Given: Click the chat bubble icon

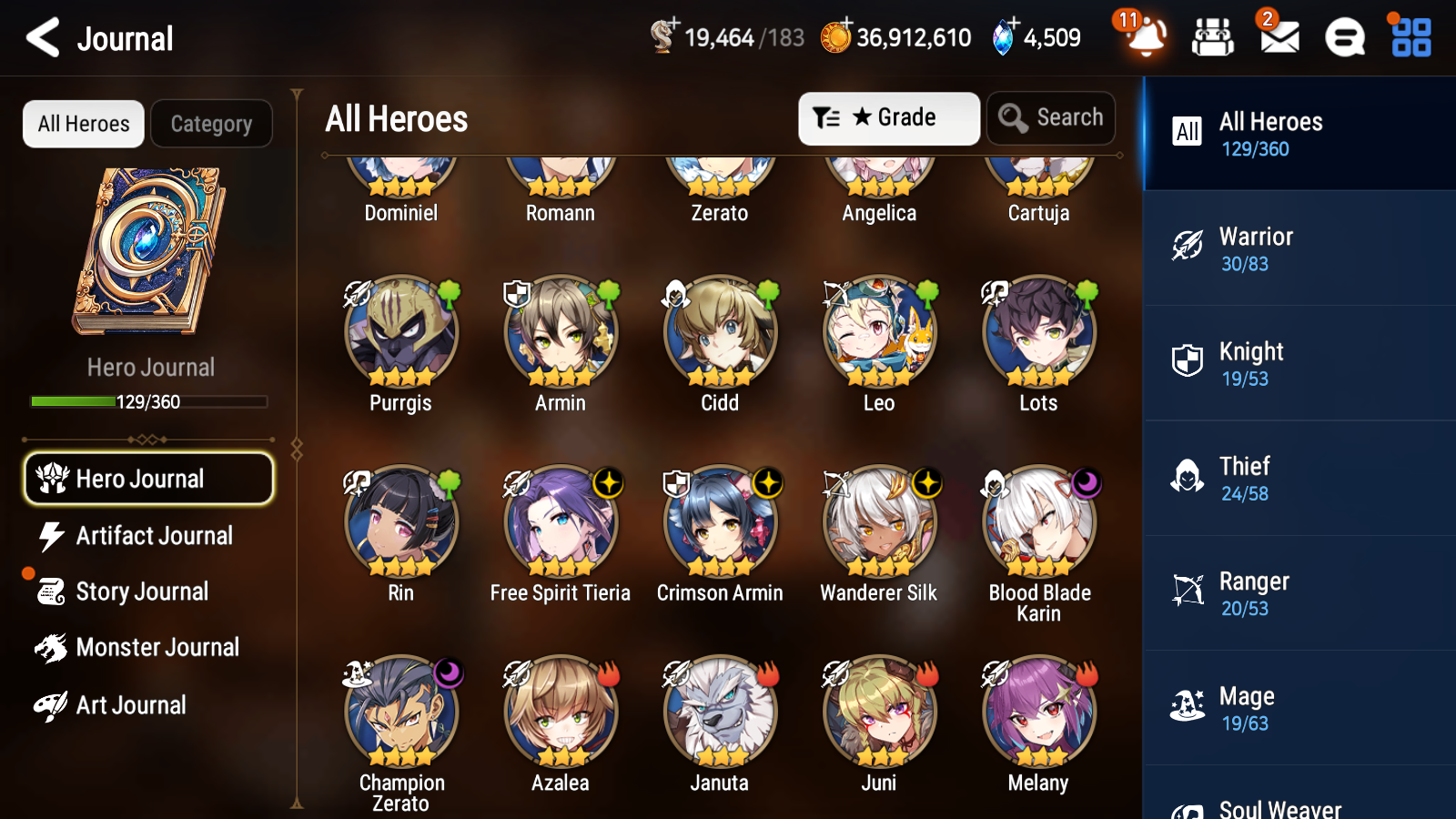Looking at the screenshot, I should (x=1344, y=37).
